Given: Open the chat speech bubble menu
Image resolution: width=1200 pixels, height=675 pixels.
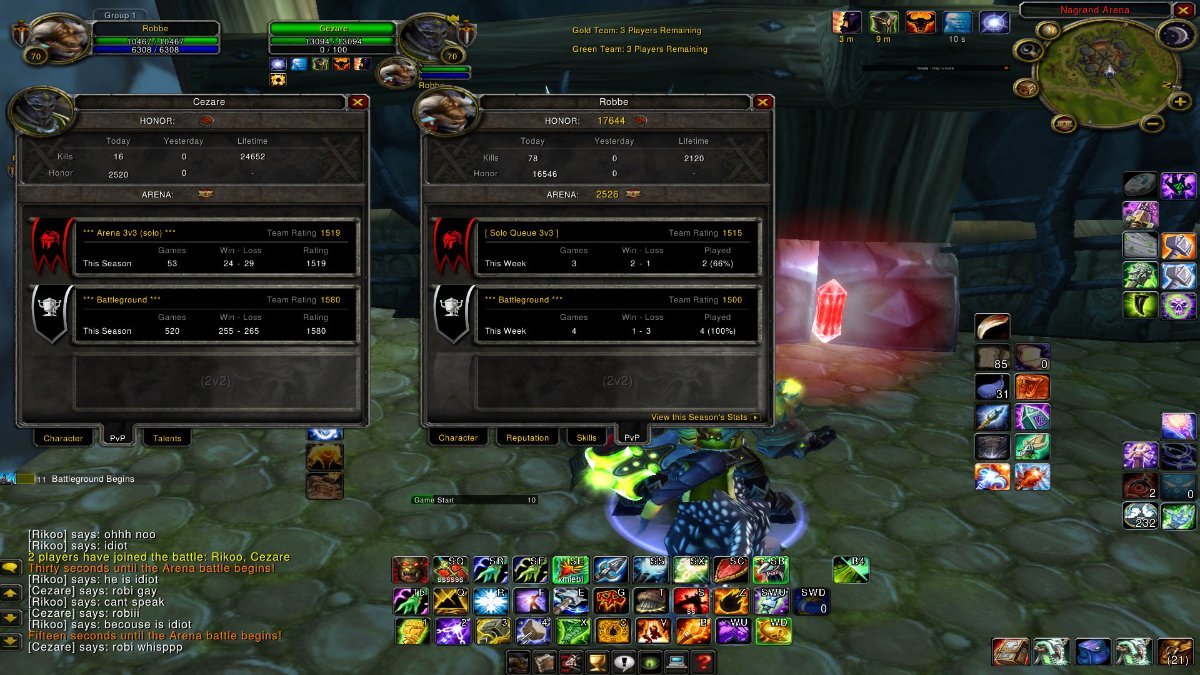Looking at the screenshot, I should (11, 567).
